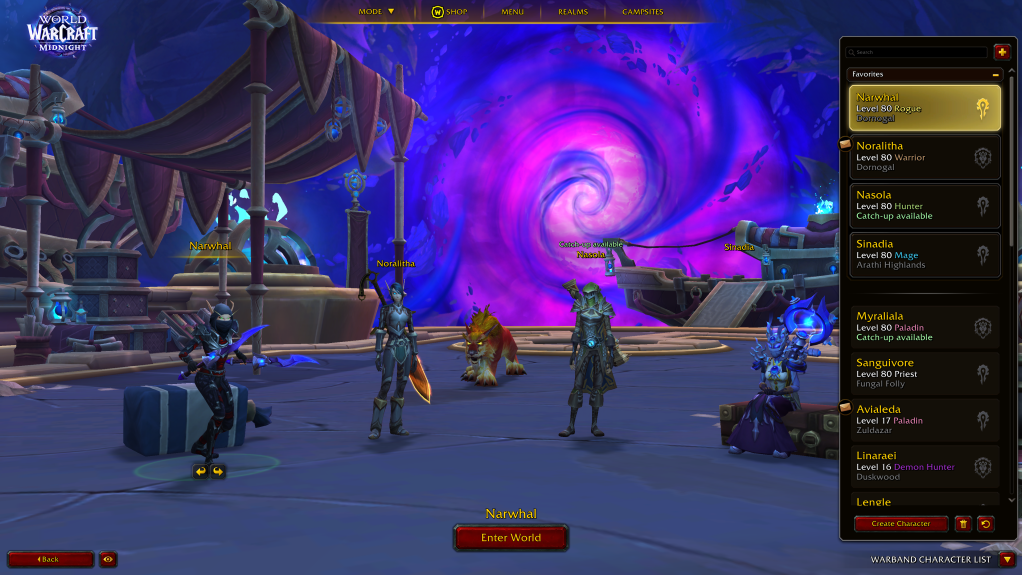The image size is (1022, 575).
Task: Open the Shop
Action: click(449, 12)
